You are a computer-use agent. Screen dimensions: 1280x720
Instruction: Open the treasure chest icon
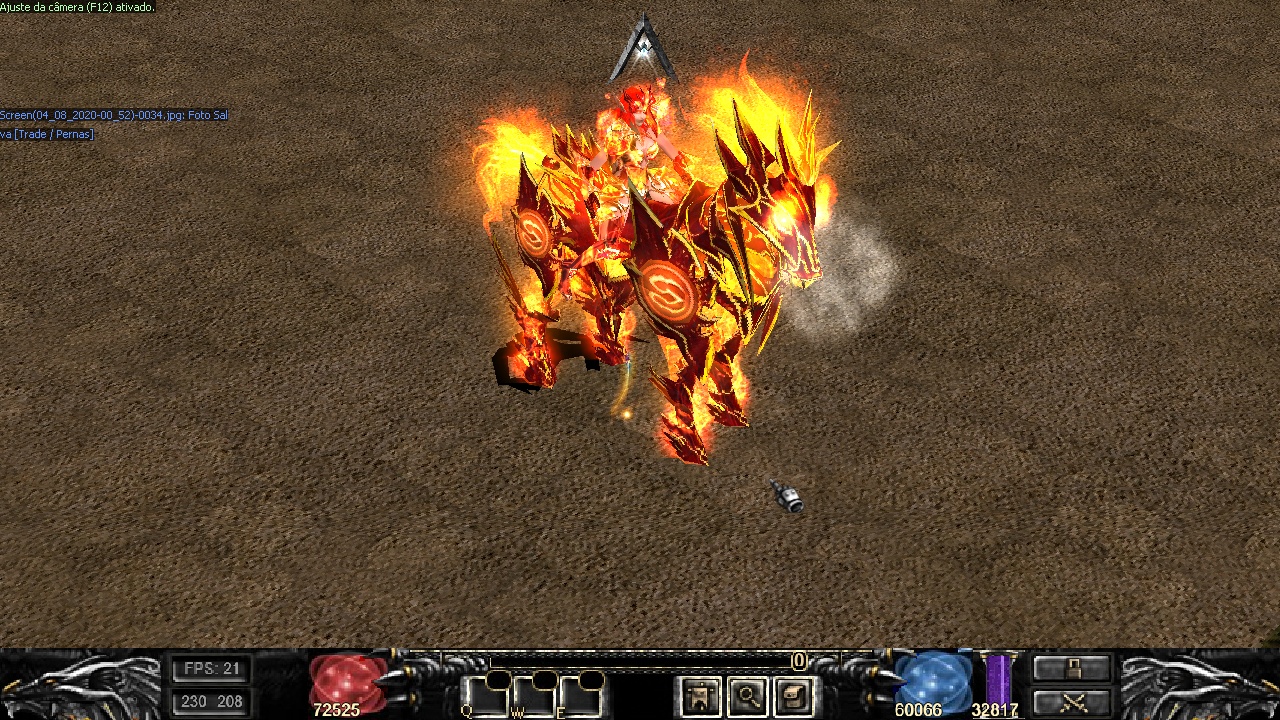pos(794,697)
